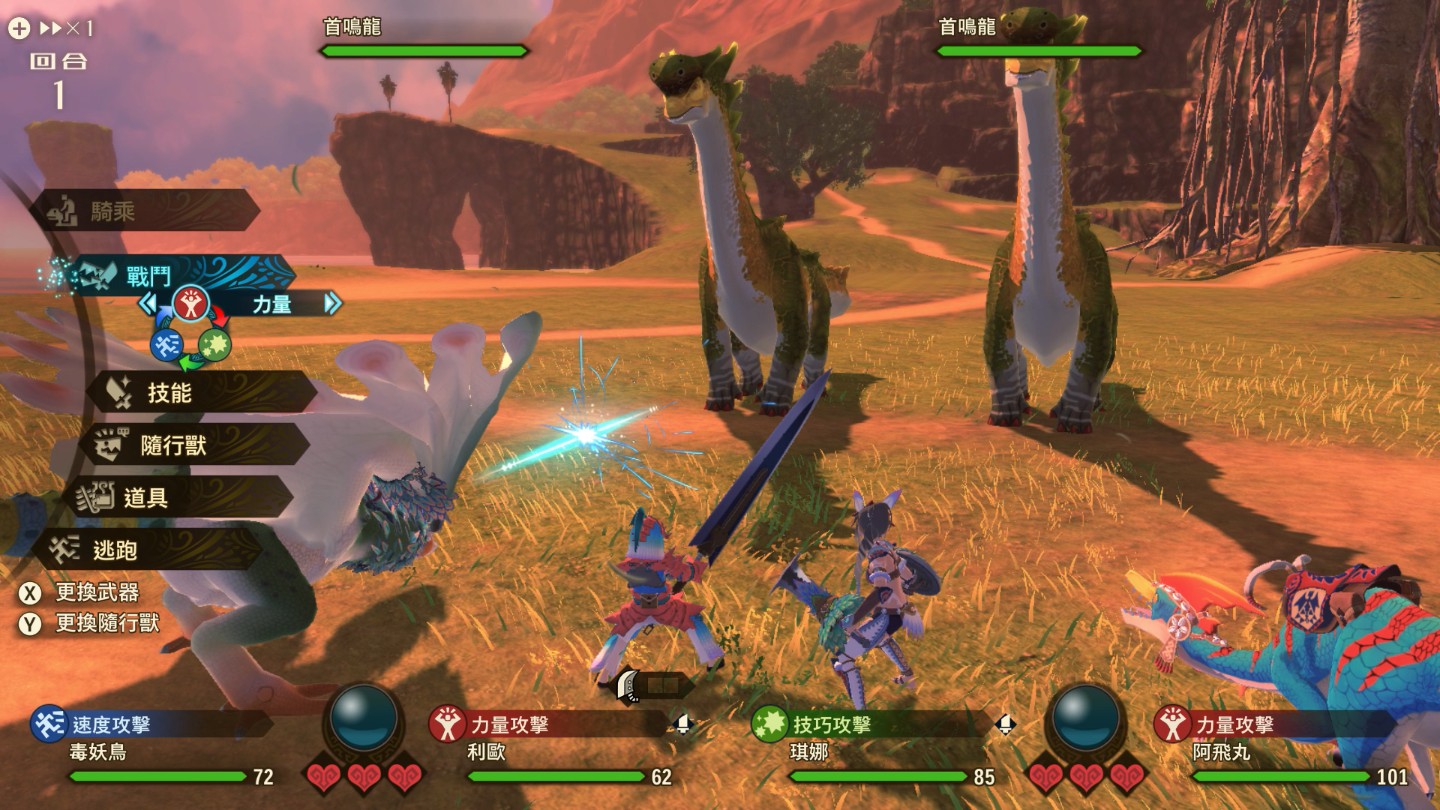
Task: Pick the green Technical attack type icon
Action: point(214,345)
